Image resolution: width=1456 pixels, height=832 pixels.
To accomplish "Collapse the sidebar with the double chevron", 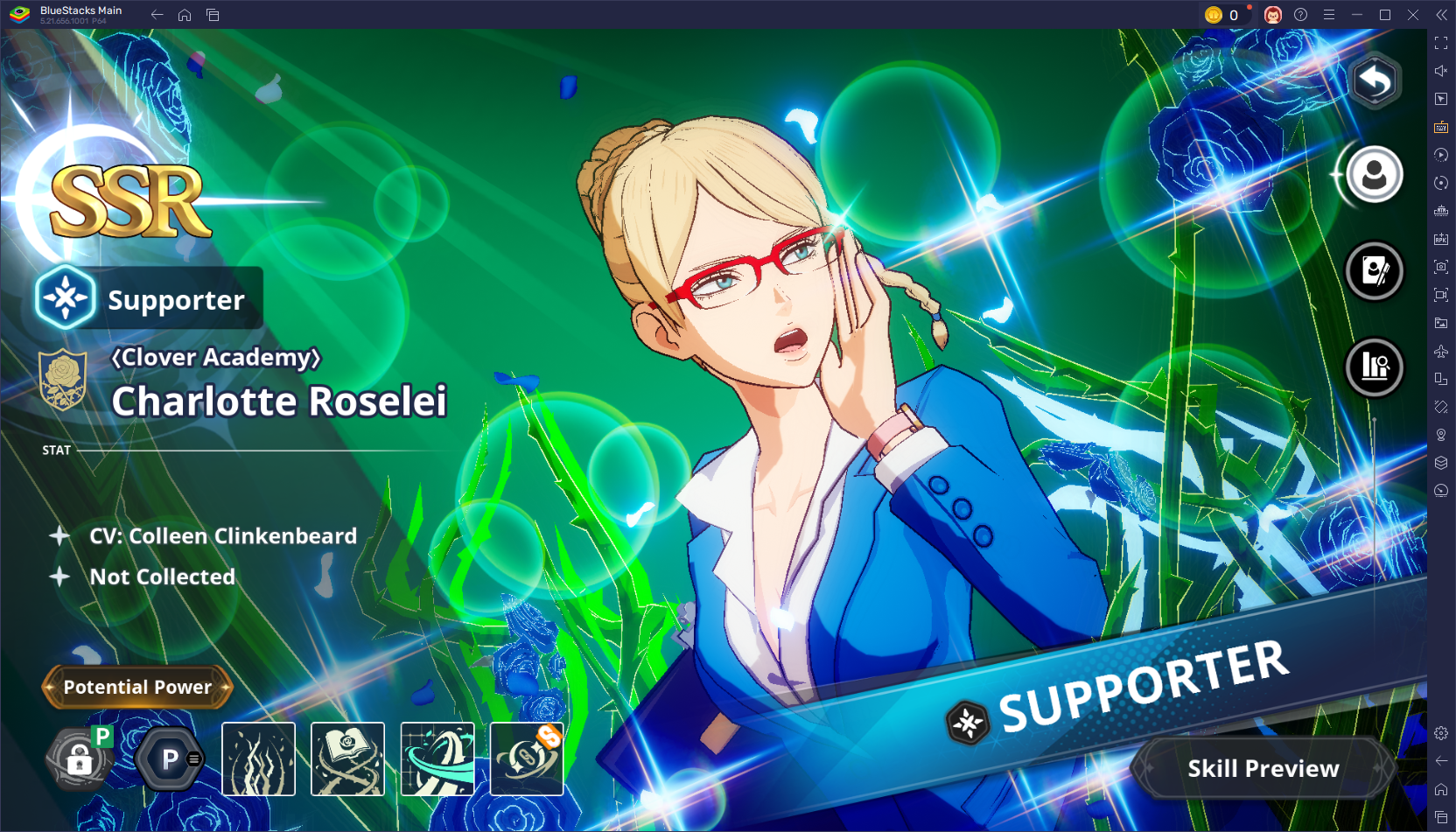I will (1443, 14).
